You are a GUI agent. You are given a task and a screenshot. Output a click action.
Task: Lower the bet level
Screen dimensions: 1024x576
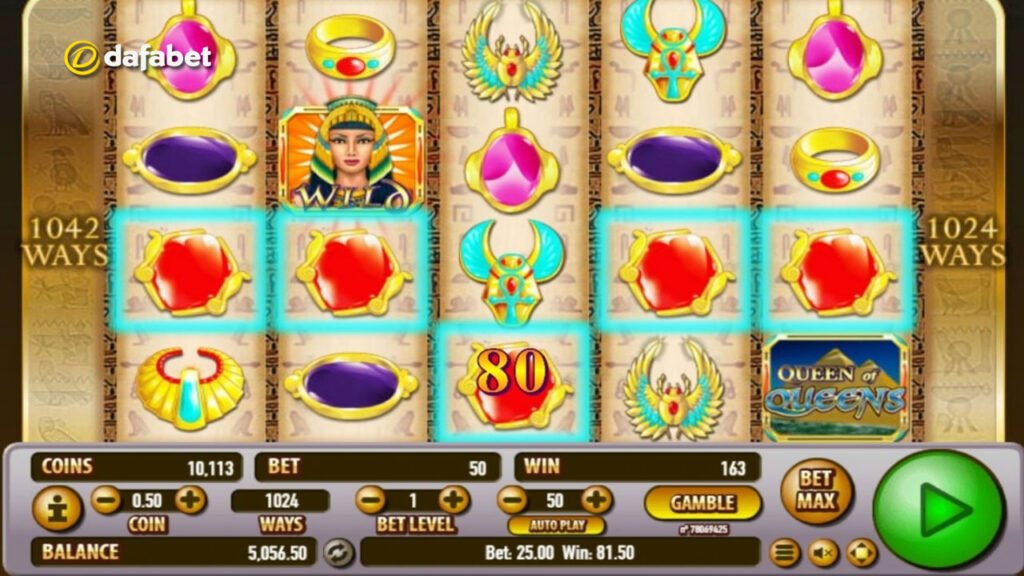370,500
